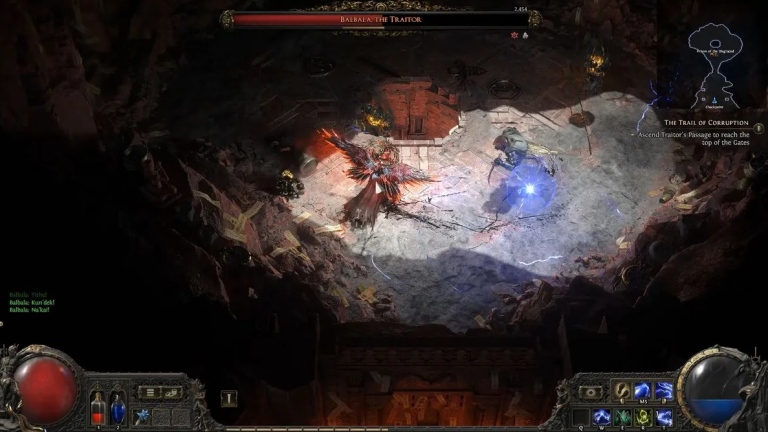The image size is (768, 432).
Task: Click the eye-shaped button beside skill bar
Action: click(592, 392)
